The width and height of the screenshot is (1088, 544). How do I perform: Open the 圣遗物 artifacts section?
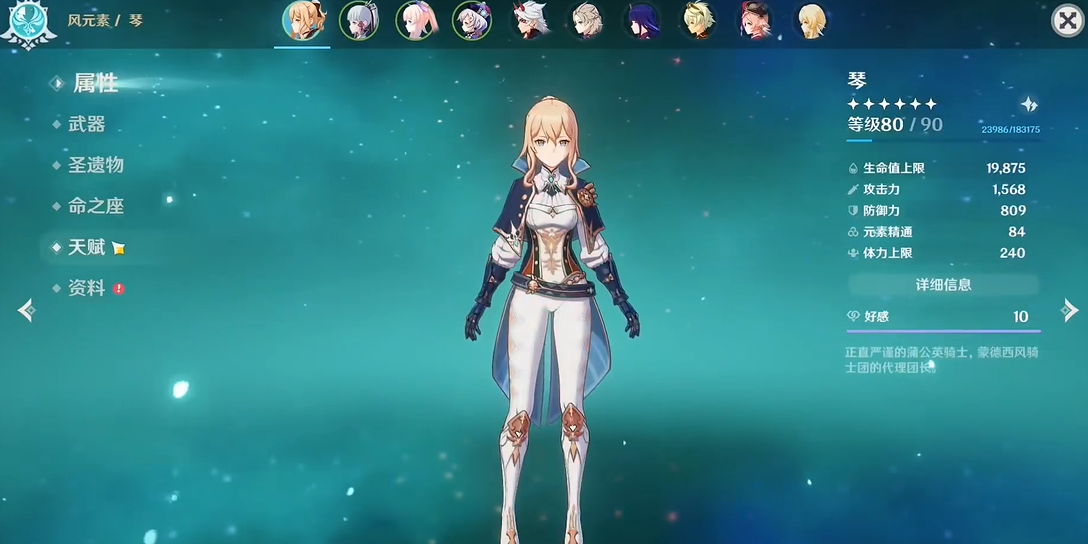tap(96, 165)
